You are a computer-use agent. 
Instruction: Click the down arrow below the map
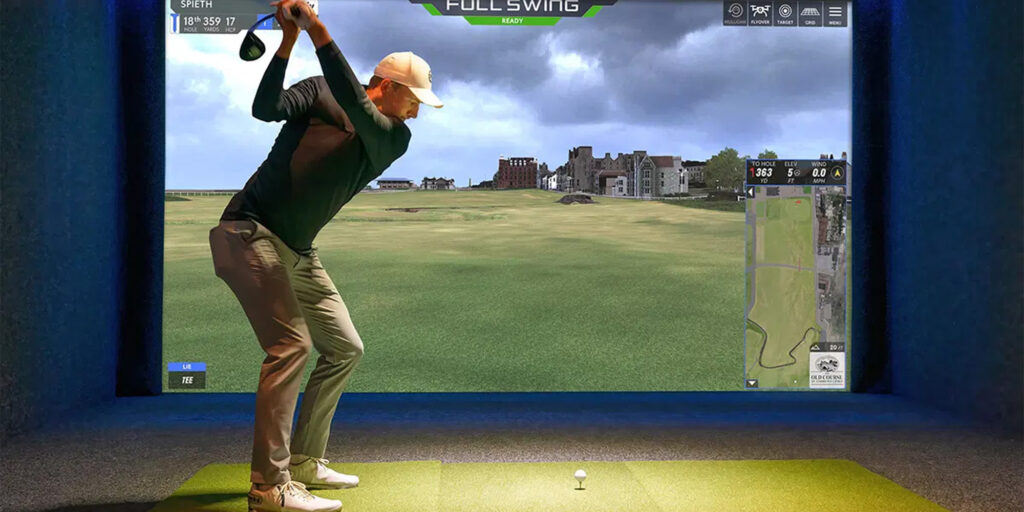[x=752, y=383]
